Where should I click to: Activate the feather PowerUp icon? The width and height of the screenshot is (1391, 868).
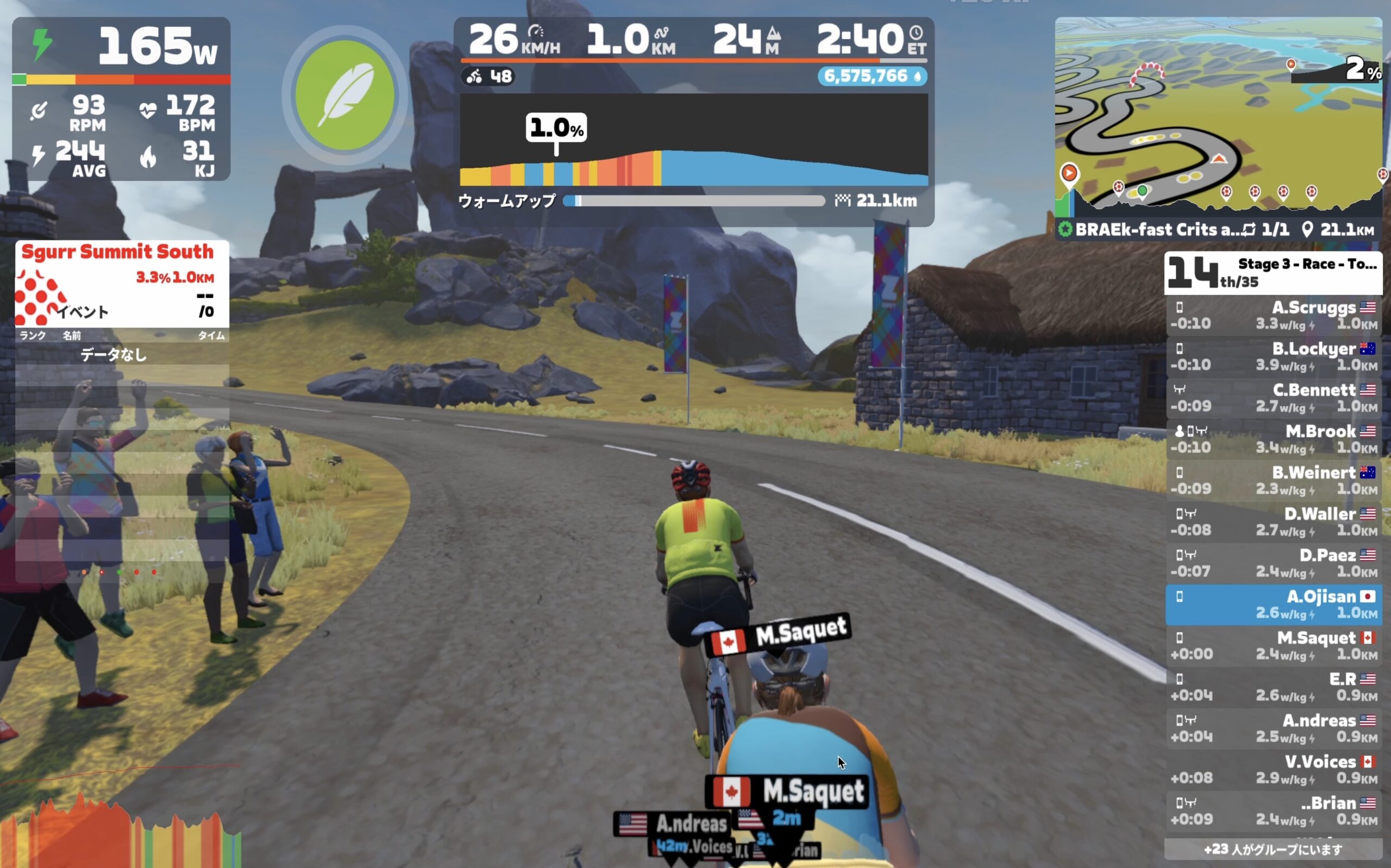click(344, 95)
